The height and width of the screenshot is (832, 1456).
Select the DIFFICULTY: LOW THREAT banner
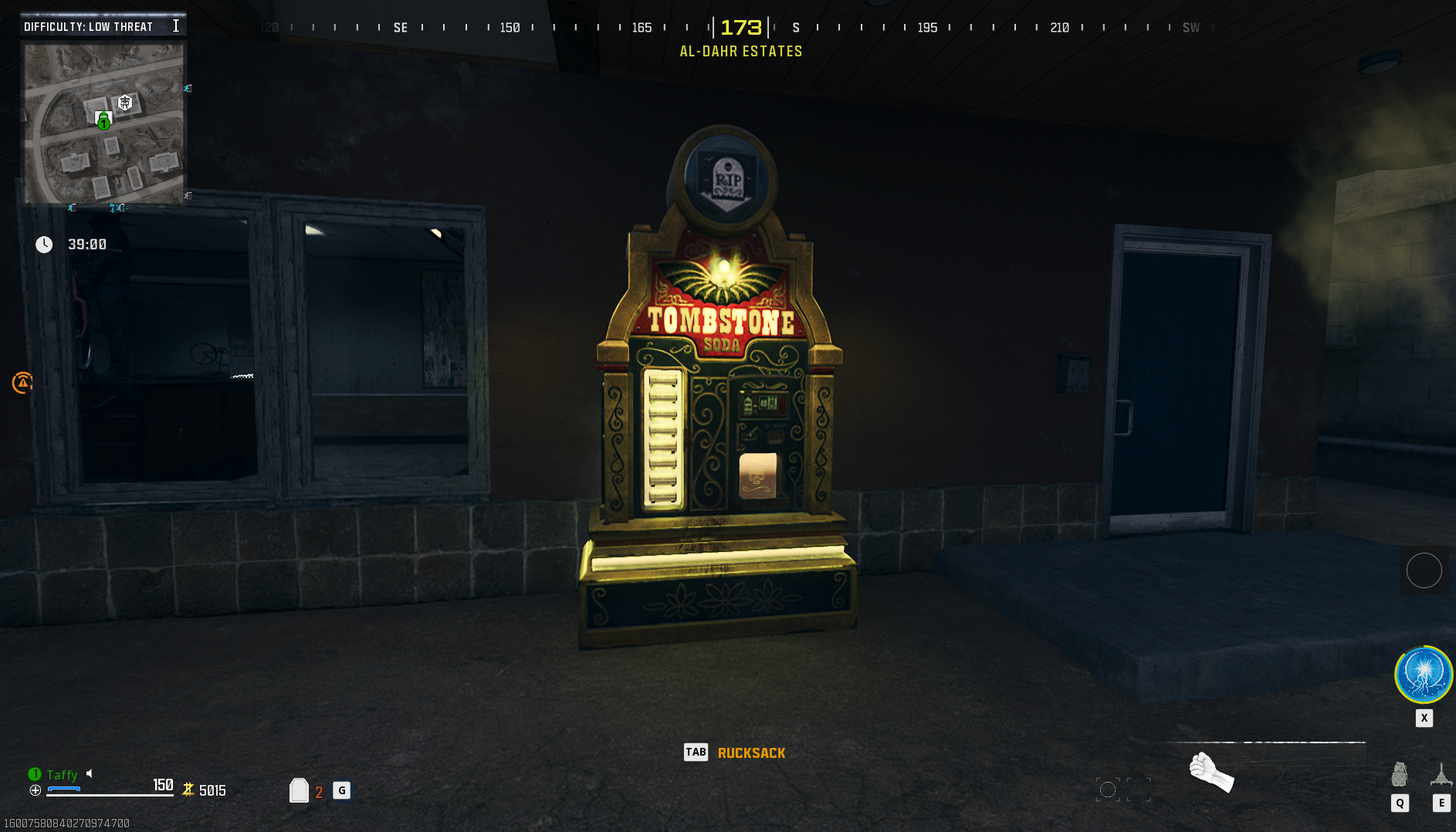87,25
